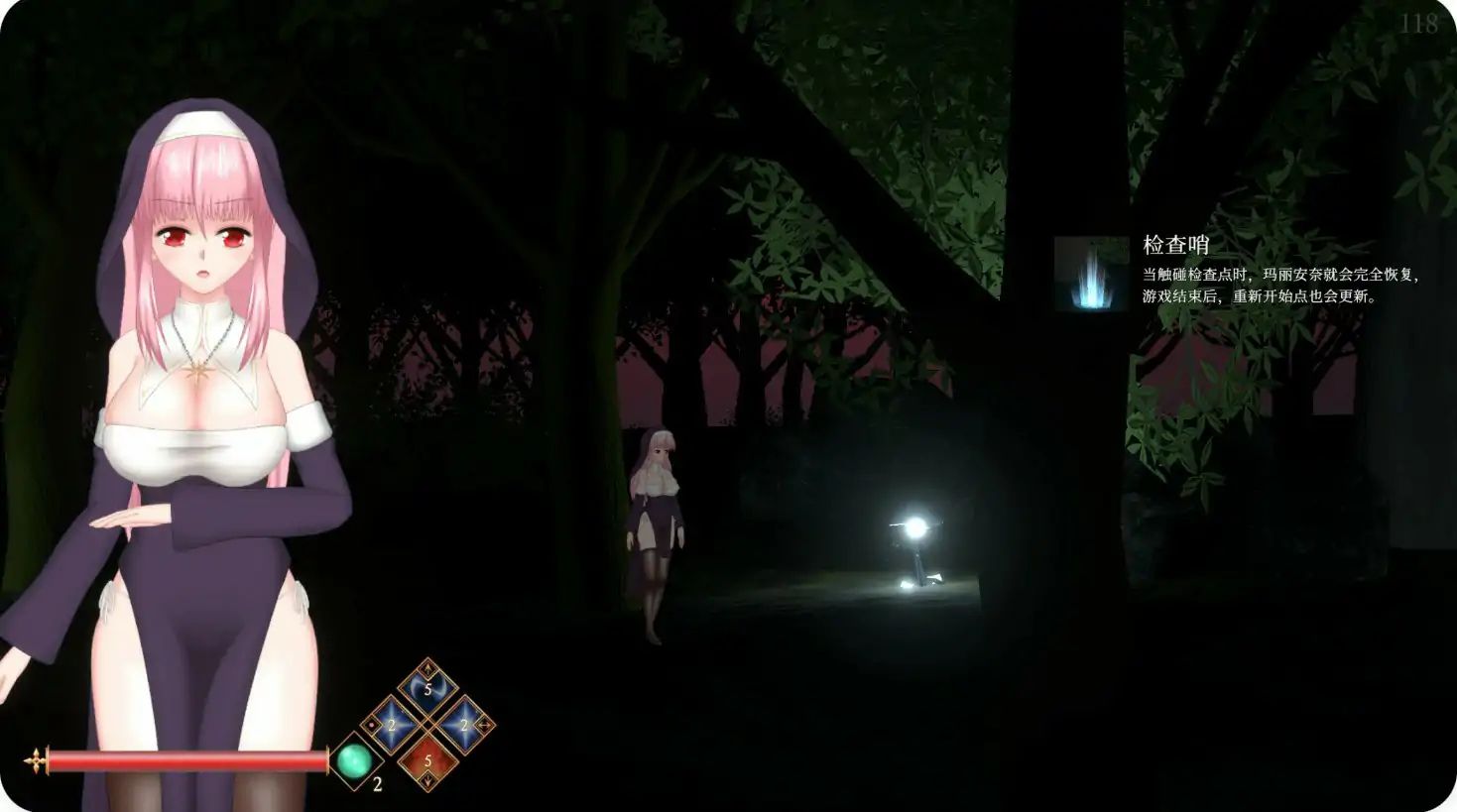Toggle the small dot indicator on the left skill
This screenshot has width=1457, height=812.
pos(370,725)
